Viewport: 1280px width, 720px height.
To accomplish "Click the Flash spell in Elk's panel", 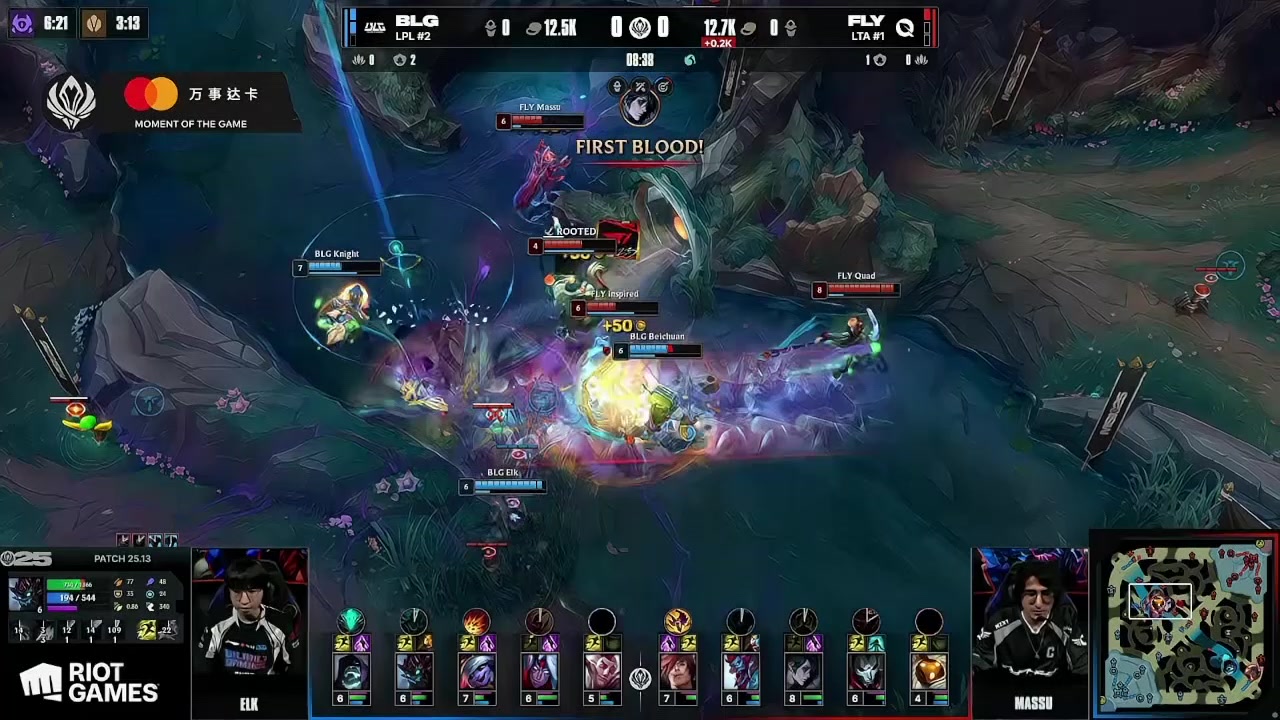I will pyautogui.click(x=146, y=629).
